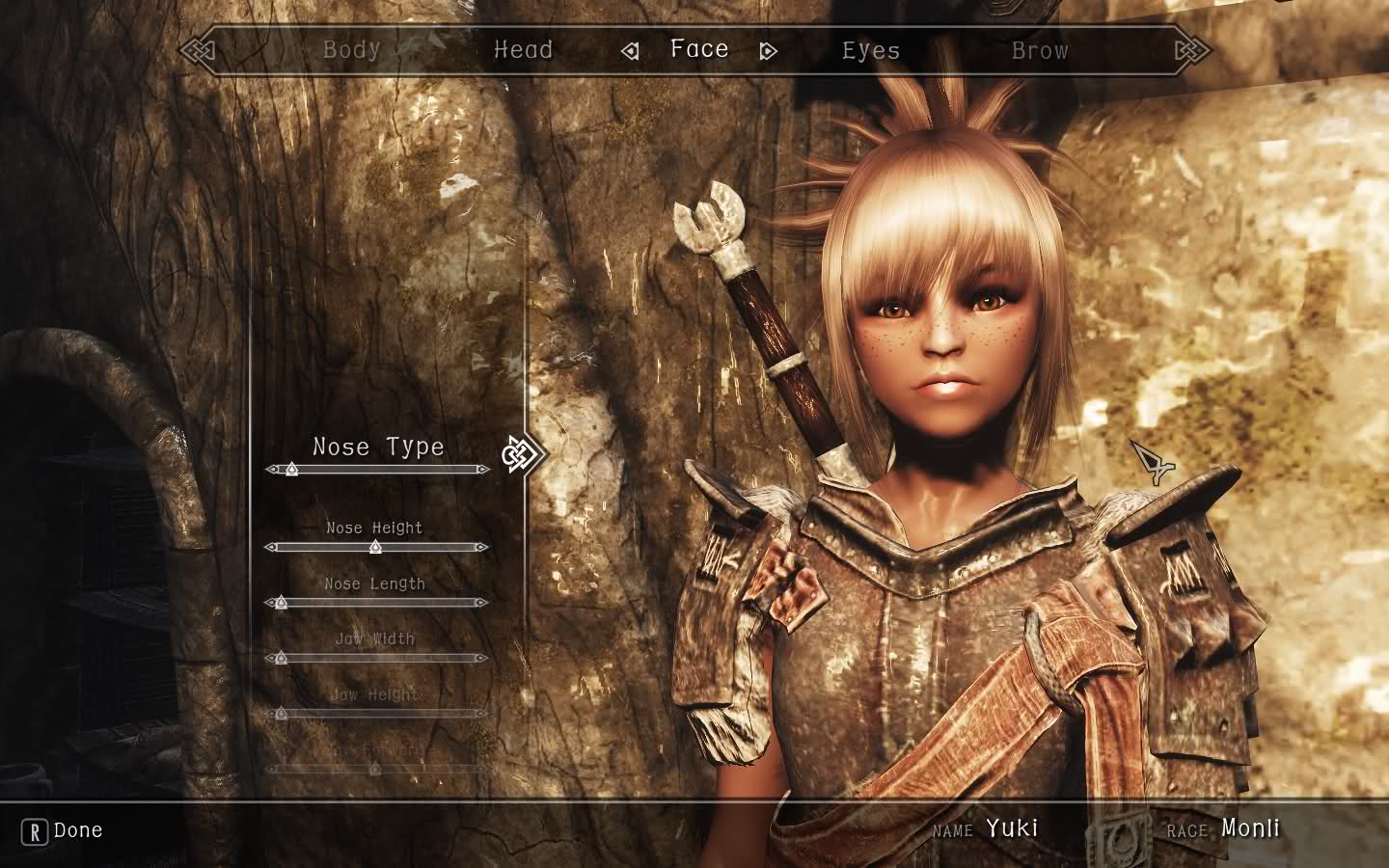Adjust the Nose Type slider
The height and width of the screenshot is (868, 1389).
click(x=291, y=470)
